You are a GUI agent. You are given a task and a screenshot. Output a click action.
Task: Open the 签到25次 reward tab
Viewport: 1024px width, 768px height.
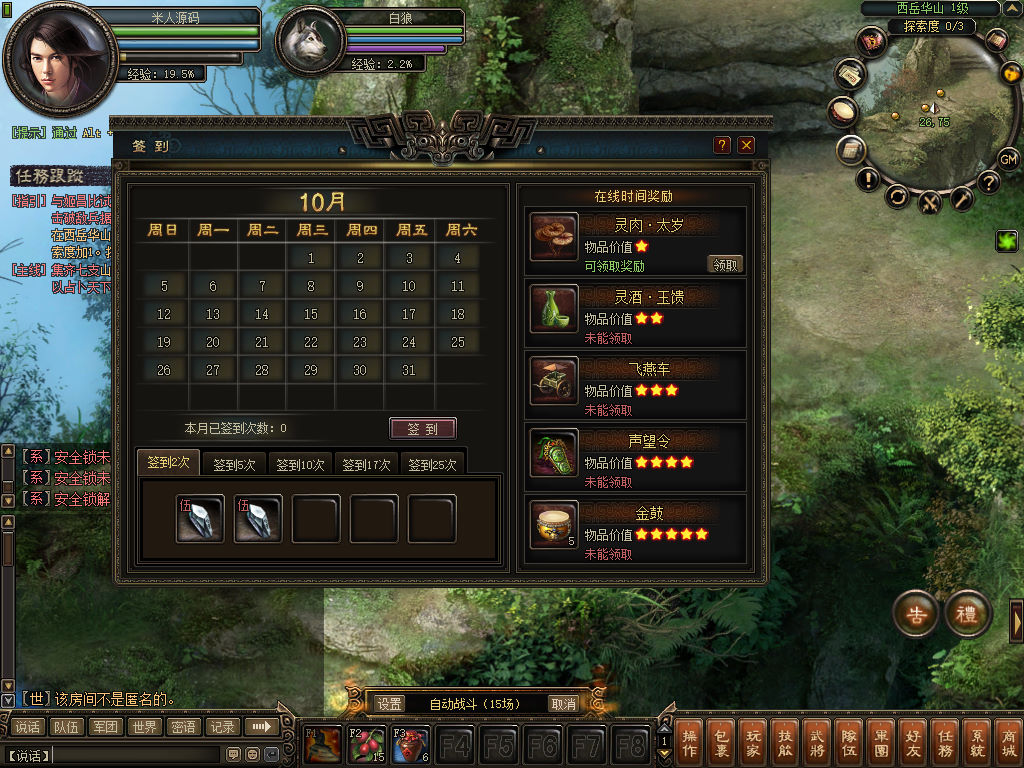433,464
